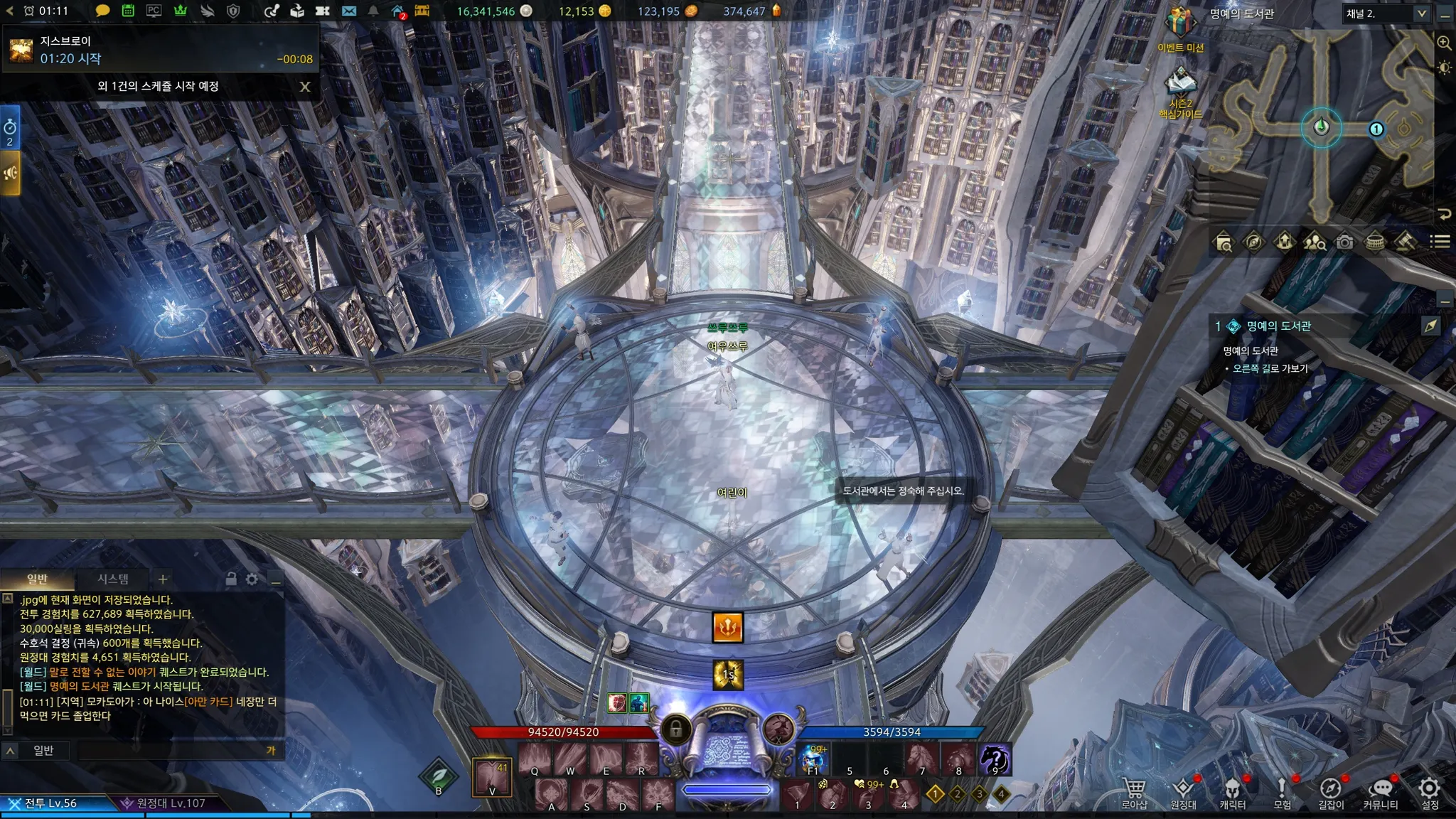Viewport: 1456px width, 819px height.
Task: Zoom in the minimap with the magnifier
Action: click(1444, 43)
